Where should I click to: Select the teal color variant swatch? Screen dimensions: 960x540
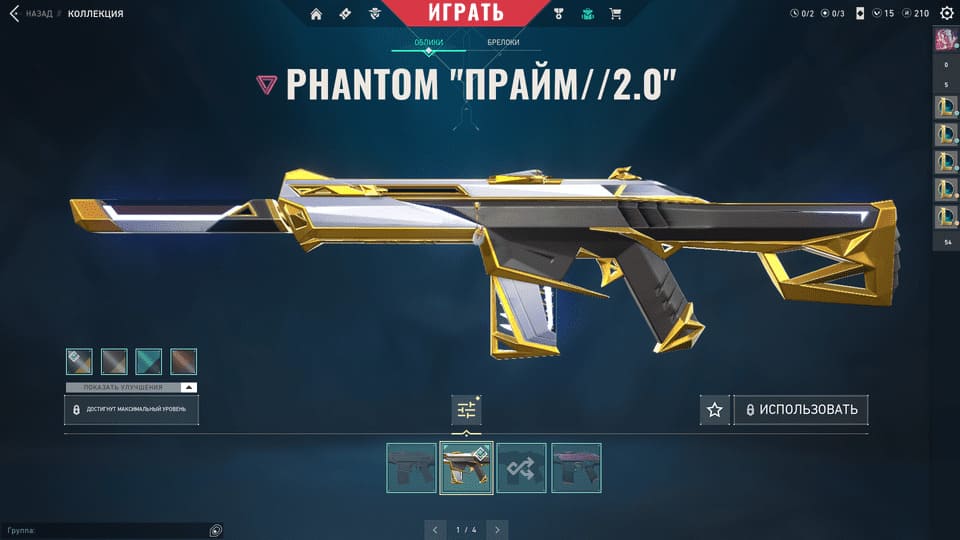(x=149, y=361)
